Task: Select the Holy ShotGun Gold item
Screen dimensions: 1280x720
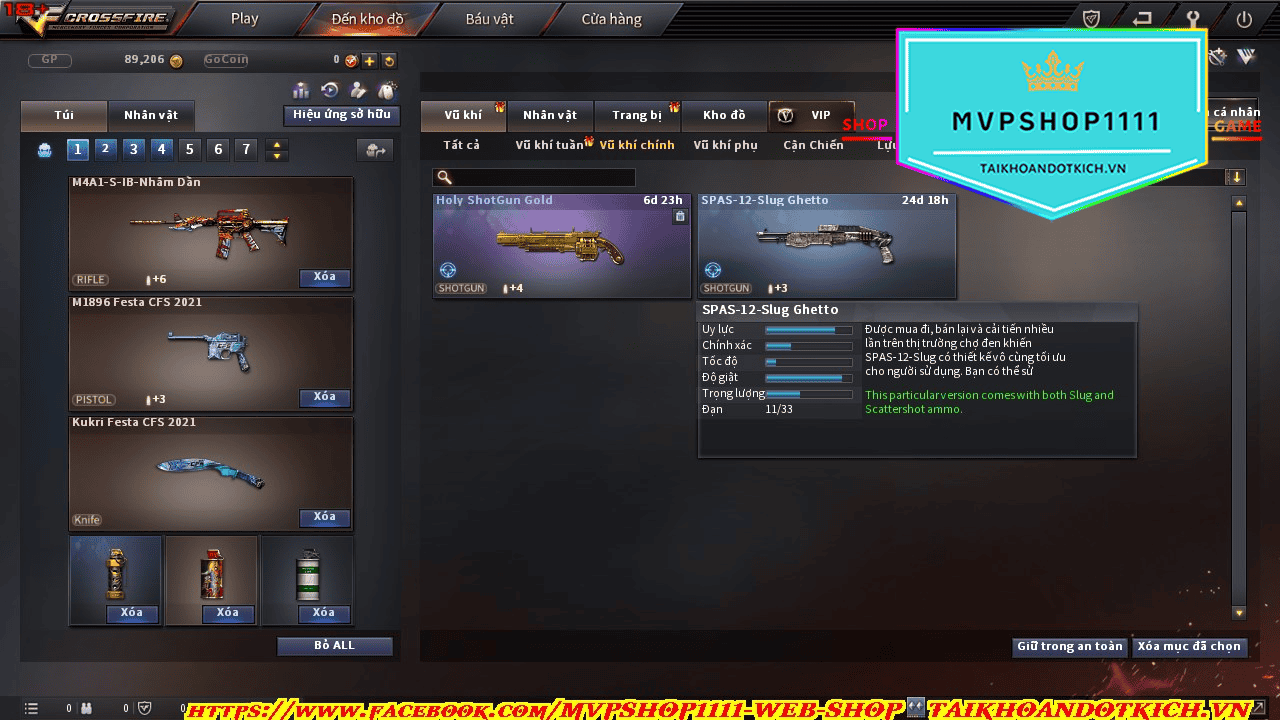Action: point(561,245)
